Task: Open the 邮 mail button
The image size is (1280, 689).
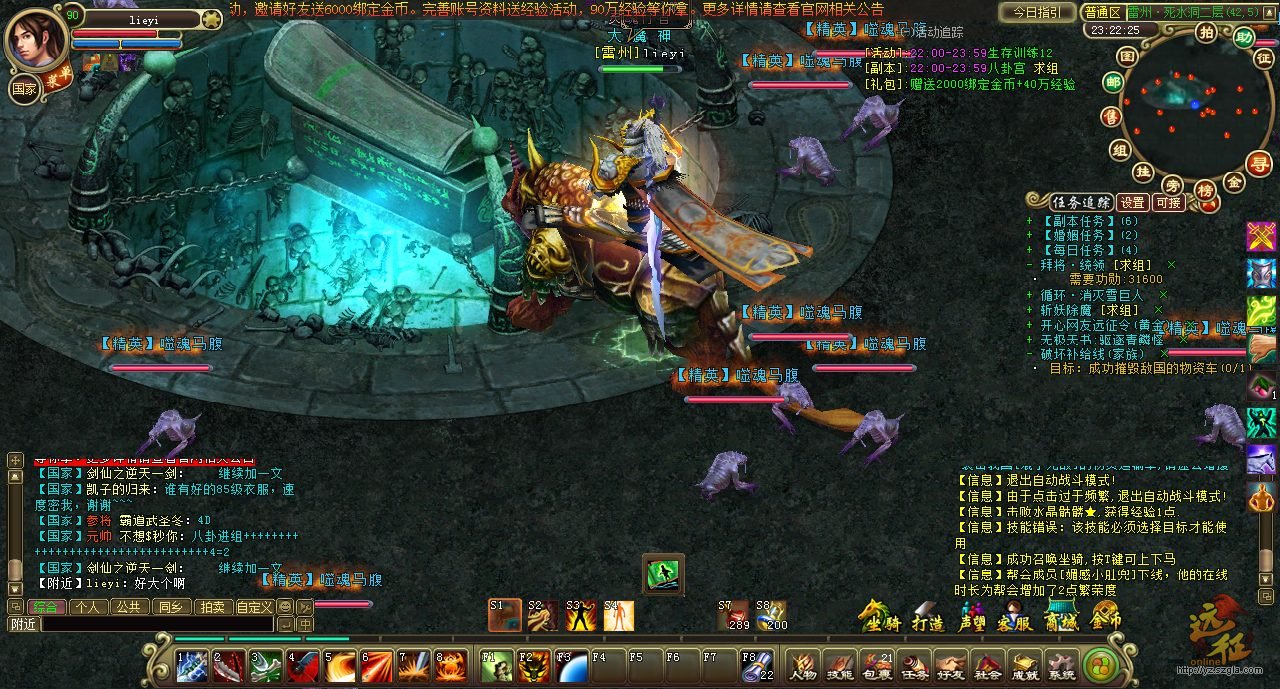Action: coord(1113,83)
